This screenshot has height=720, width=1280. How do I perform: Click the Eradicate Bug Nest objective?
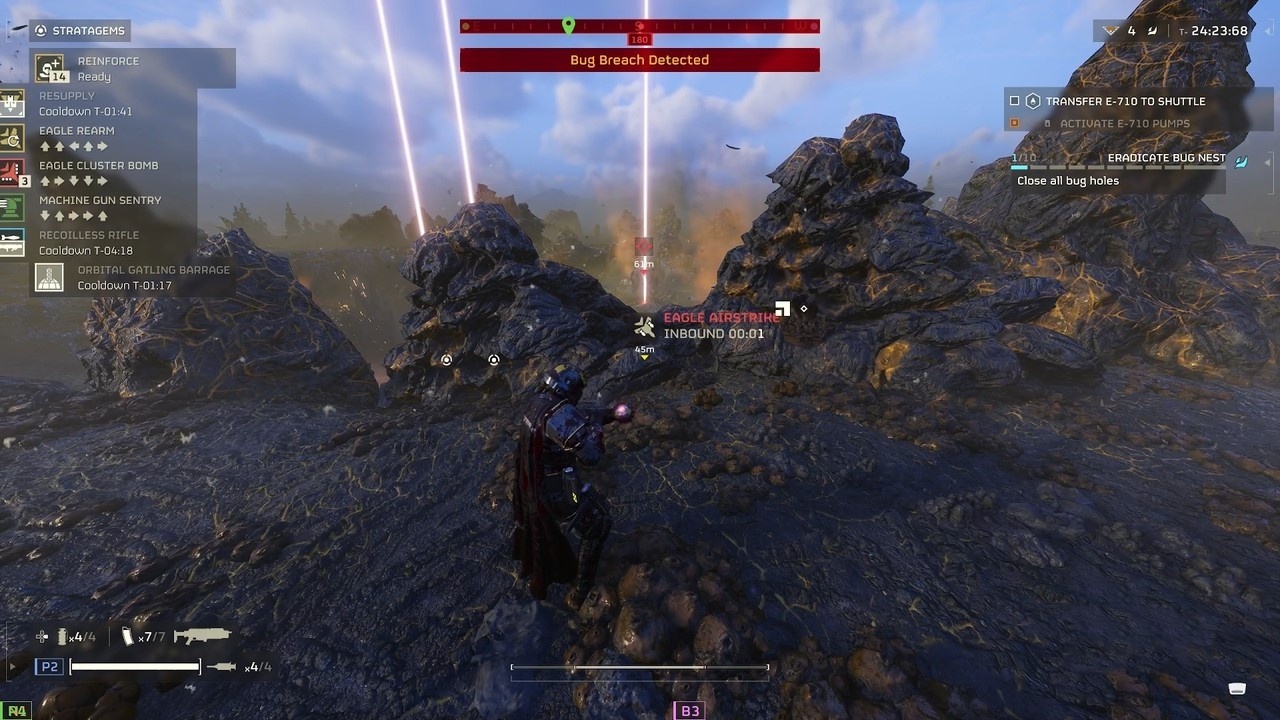pos(1166,158)
